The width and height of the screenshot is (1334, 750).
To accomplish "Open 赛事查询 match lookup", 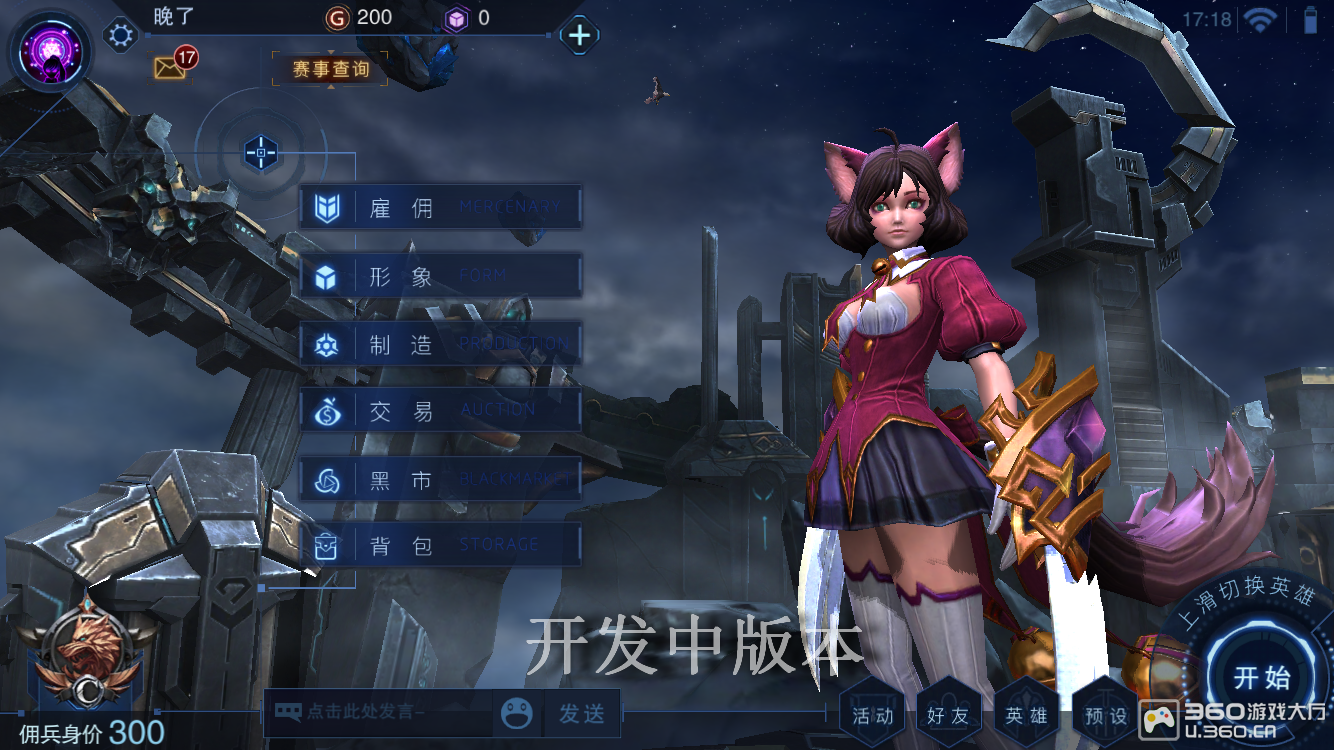I will tap(330, 69).
